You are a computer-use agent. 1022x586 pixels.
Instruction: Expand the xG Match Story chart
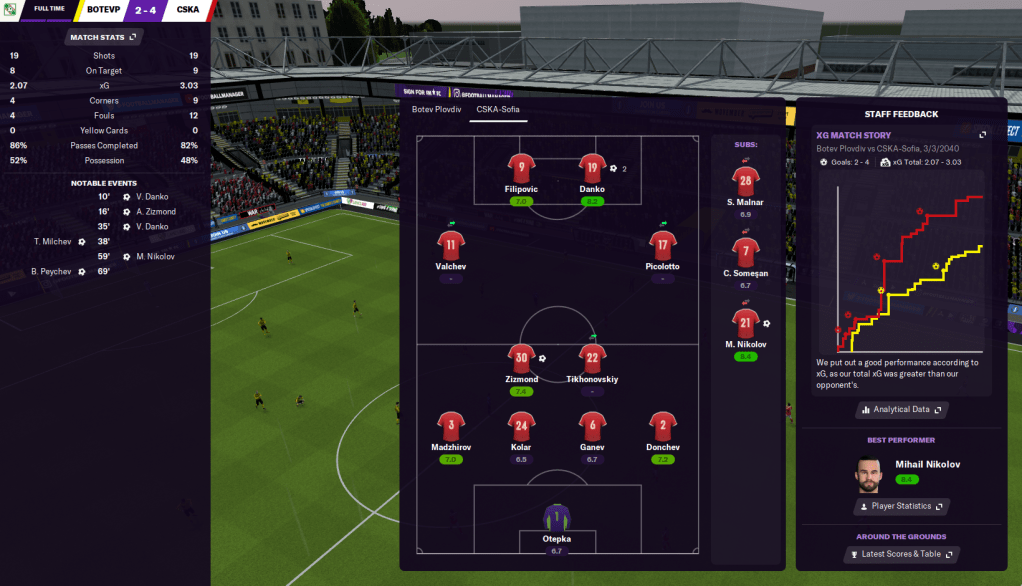(x=982, y=135)
